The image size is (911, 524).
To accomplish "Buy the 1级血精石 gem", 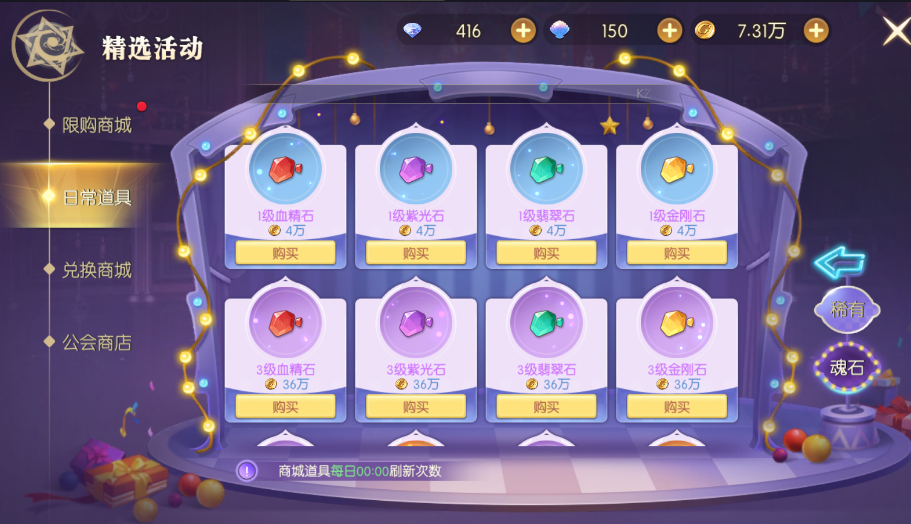I will [285, 253].
